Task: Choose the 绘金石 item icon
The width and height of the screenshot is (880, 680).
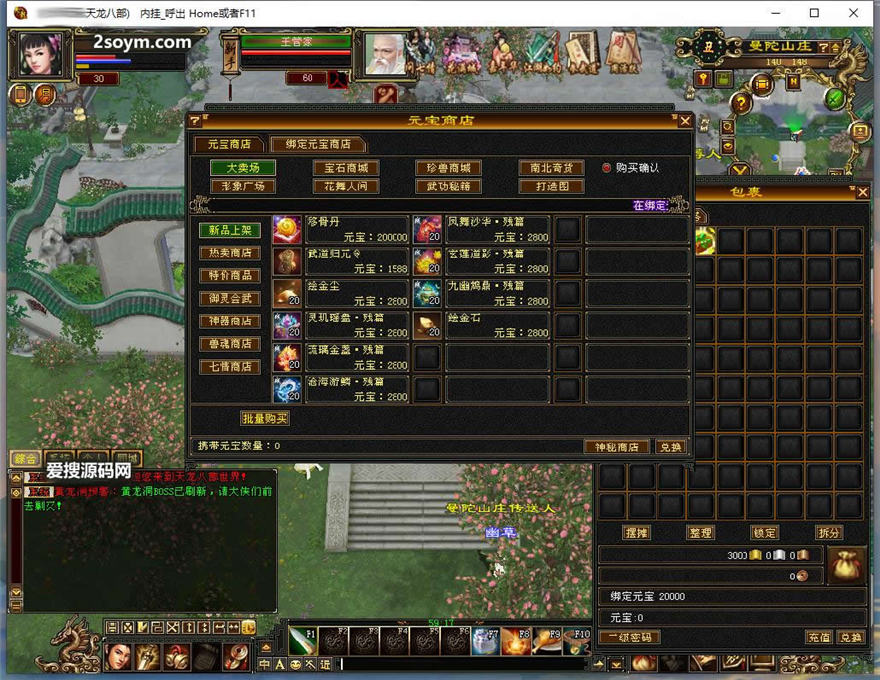Action: 428,326
